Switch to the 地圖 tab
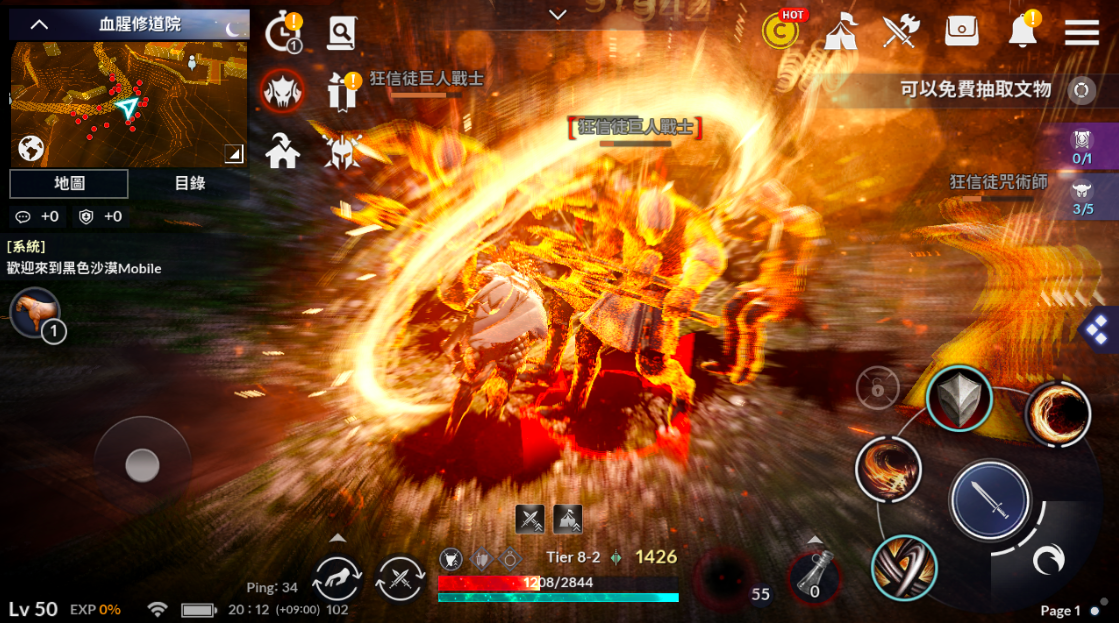 [x=69, y=184]
